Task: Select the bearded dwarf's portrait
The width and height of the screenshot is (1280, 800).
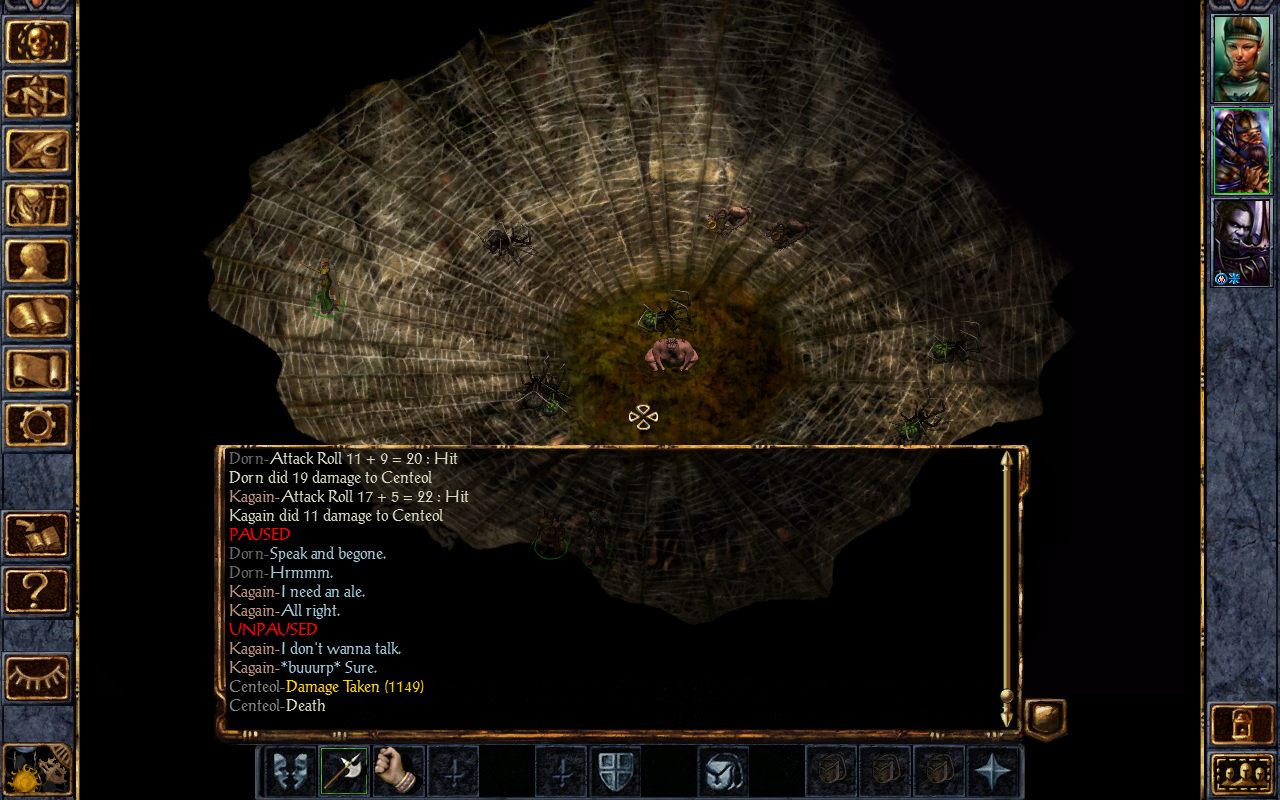Action: (1241, 150)
